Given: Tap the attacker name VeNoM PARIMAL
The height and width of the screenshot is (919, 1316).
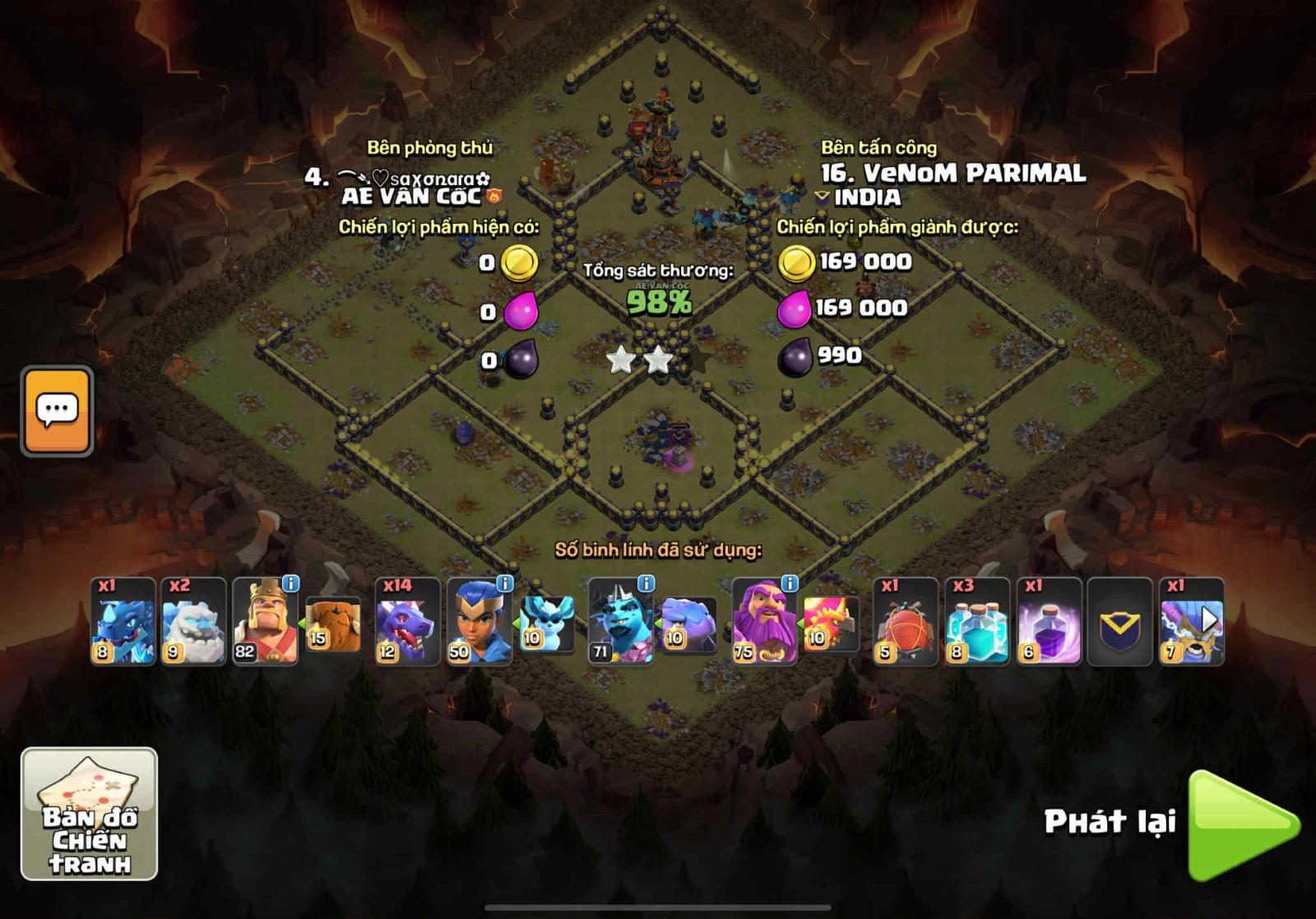Looking at the screenshot, I should 954,174.
